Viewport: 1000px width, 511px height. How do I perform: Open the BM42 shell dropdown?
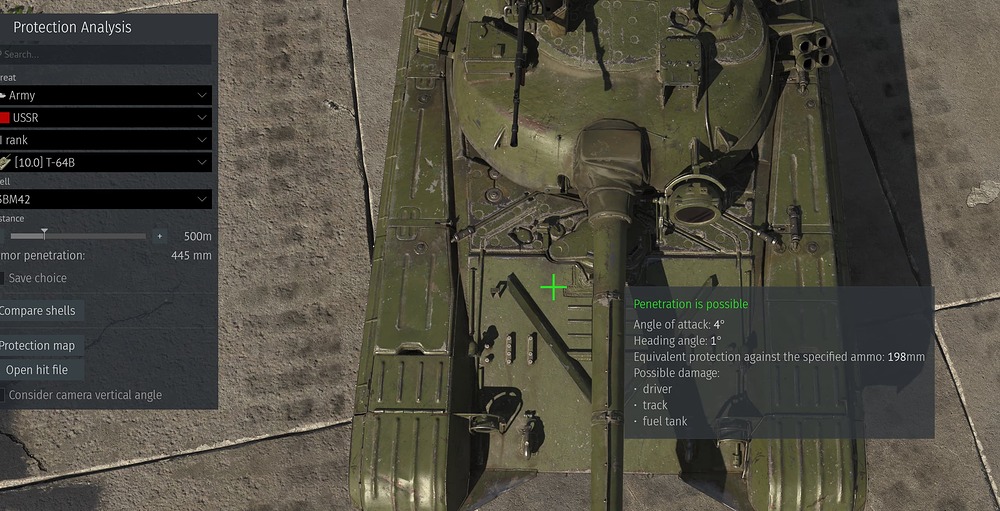[x=105, y=199]
